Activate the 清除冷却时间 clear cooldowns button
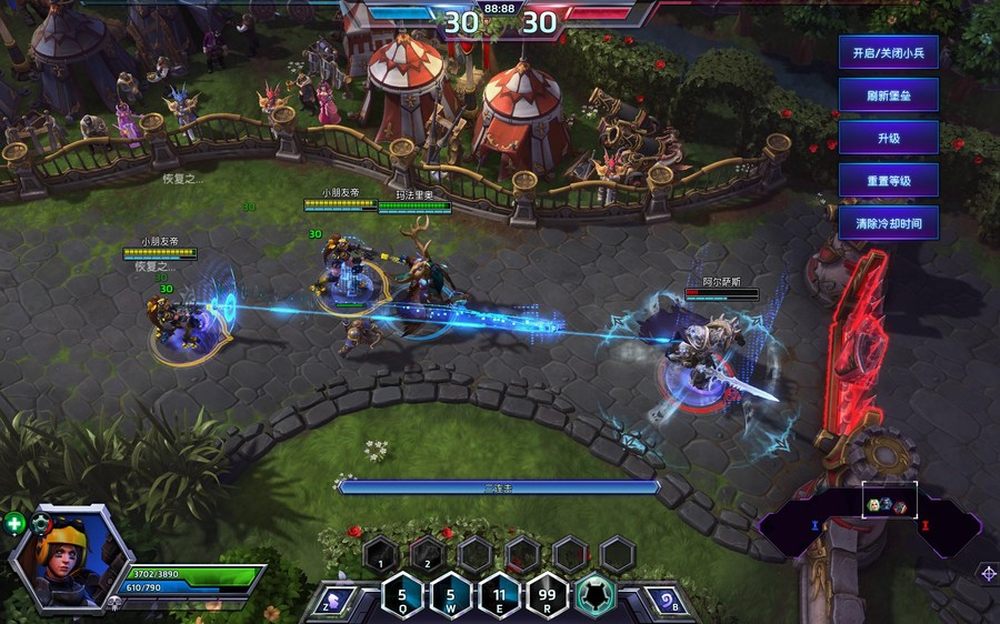This screenshot has height=624, width=1000. pyautogui.click(x=888, y=223)
